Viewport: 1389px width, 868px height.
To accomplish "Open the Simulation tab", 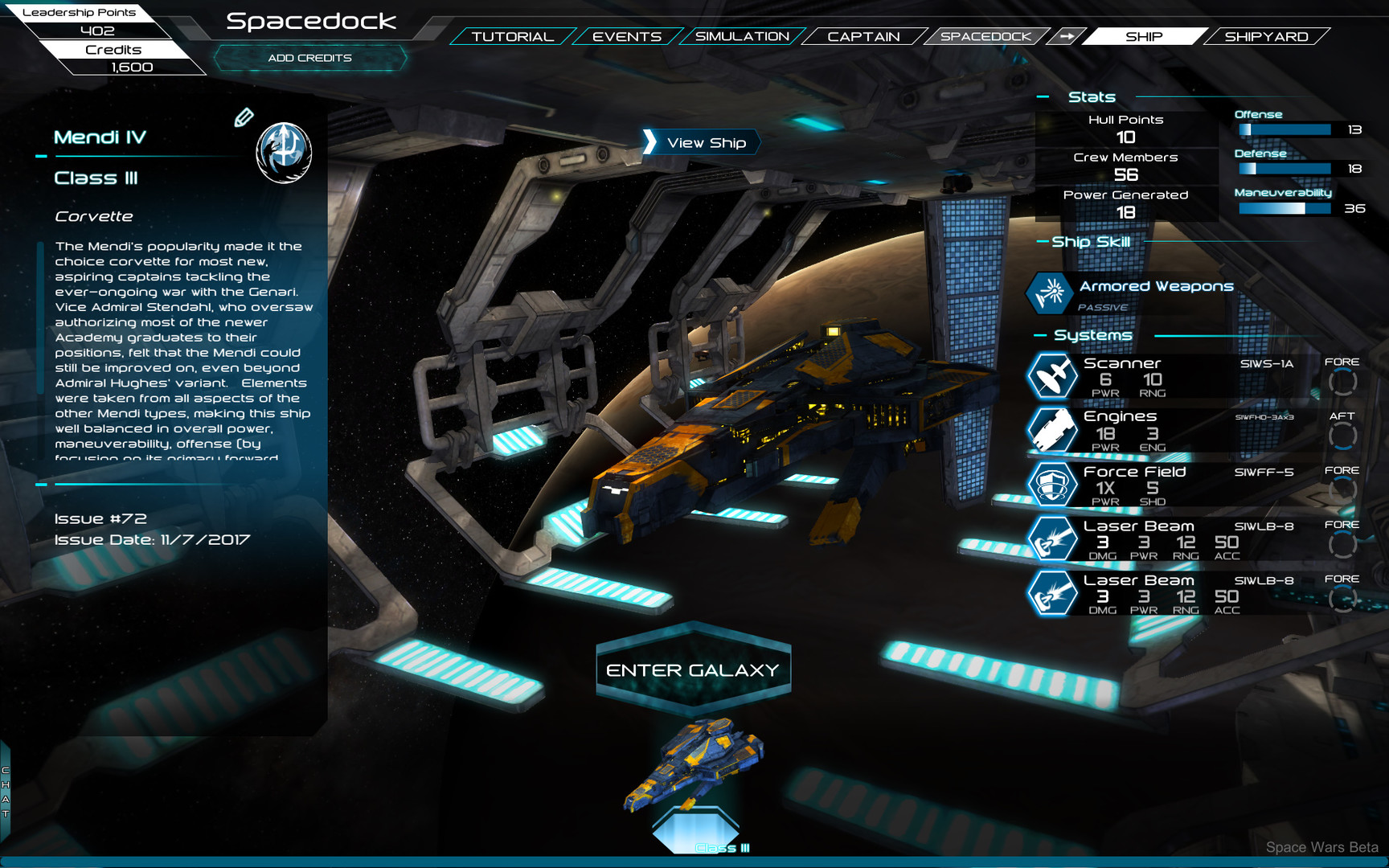I will [x=741, y=36].
